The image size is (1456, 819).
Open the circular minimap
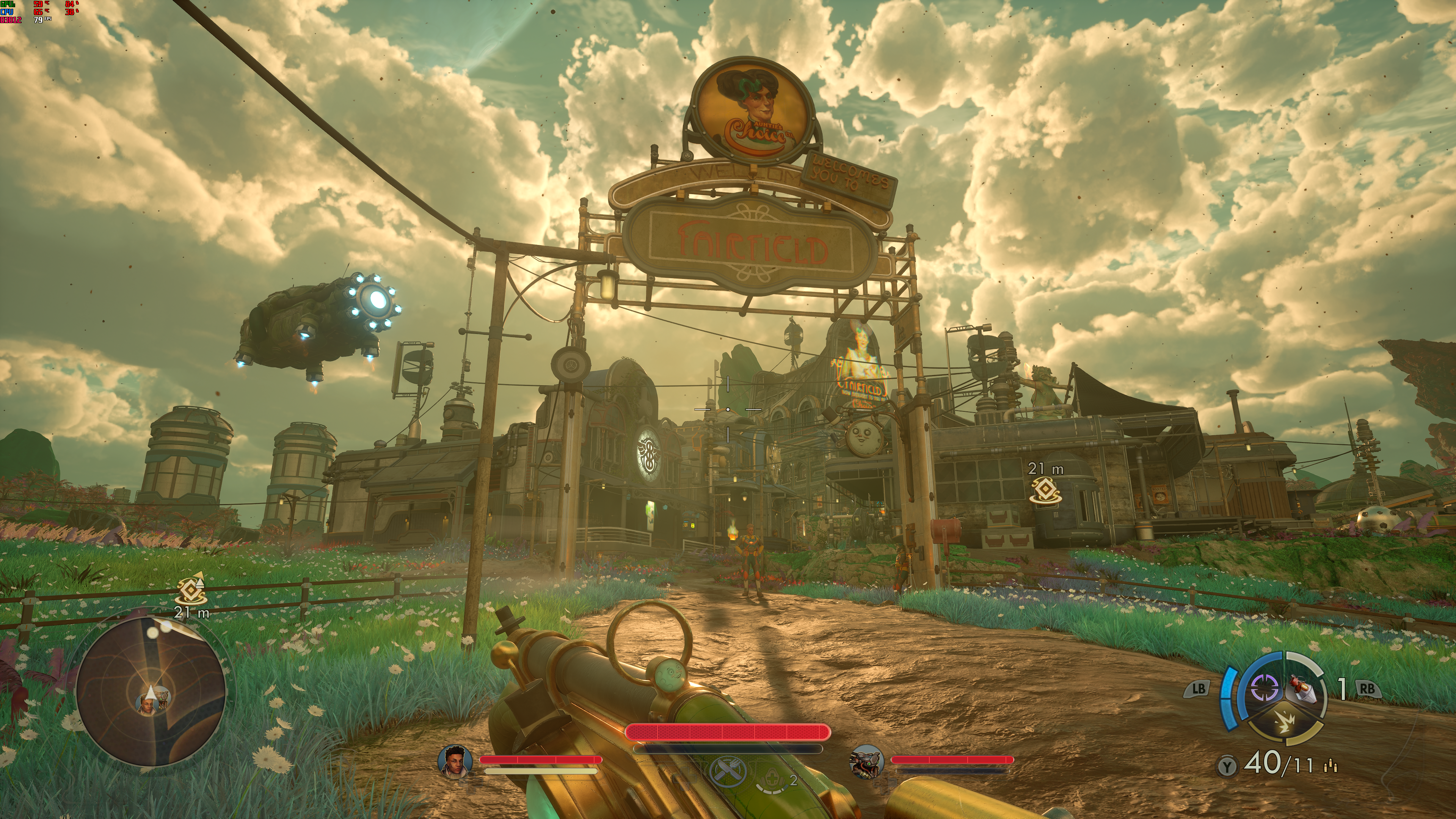tap(151, 691)
